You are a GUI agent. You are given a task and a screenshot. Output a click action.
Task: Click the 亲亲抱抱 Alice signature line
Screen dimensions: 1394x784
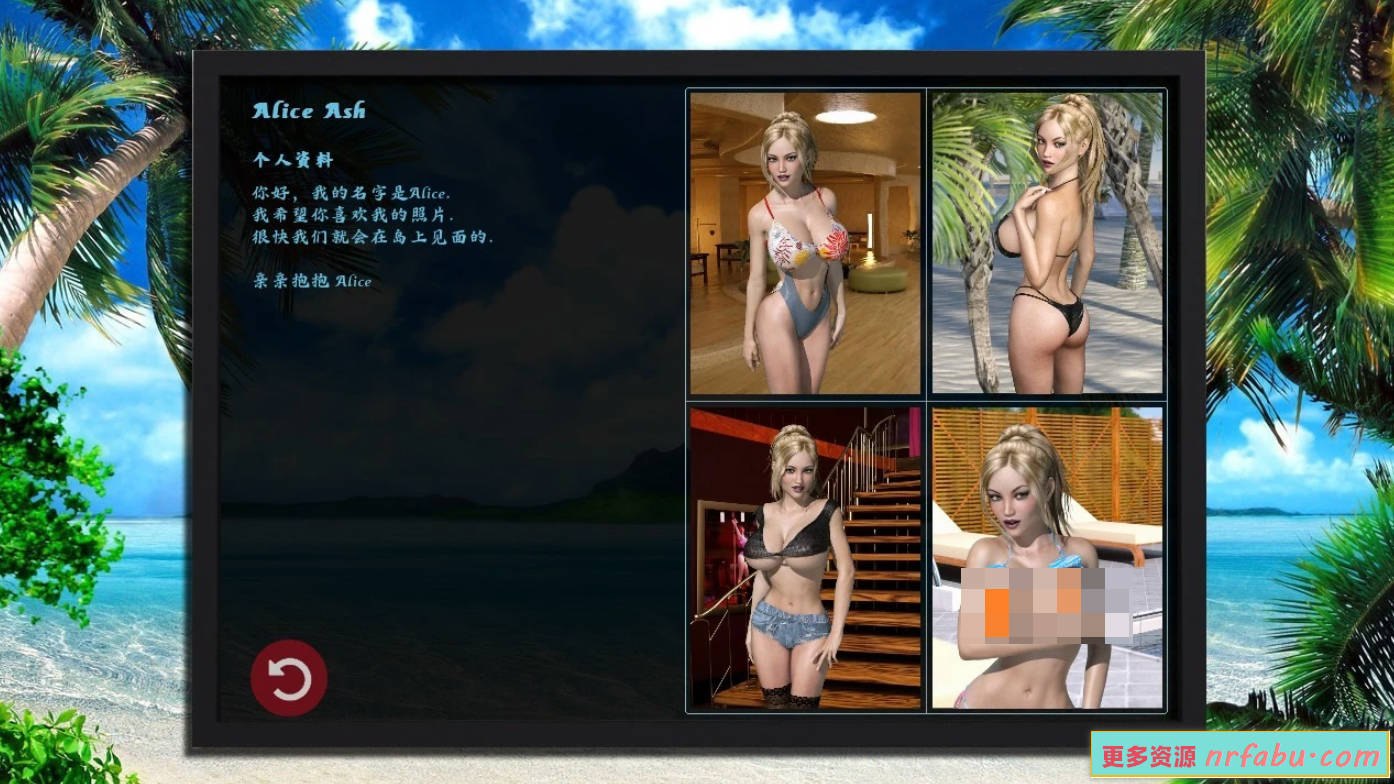[311, 281]
